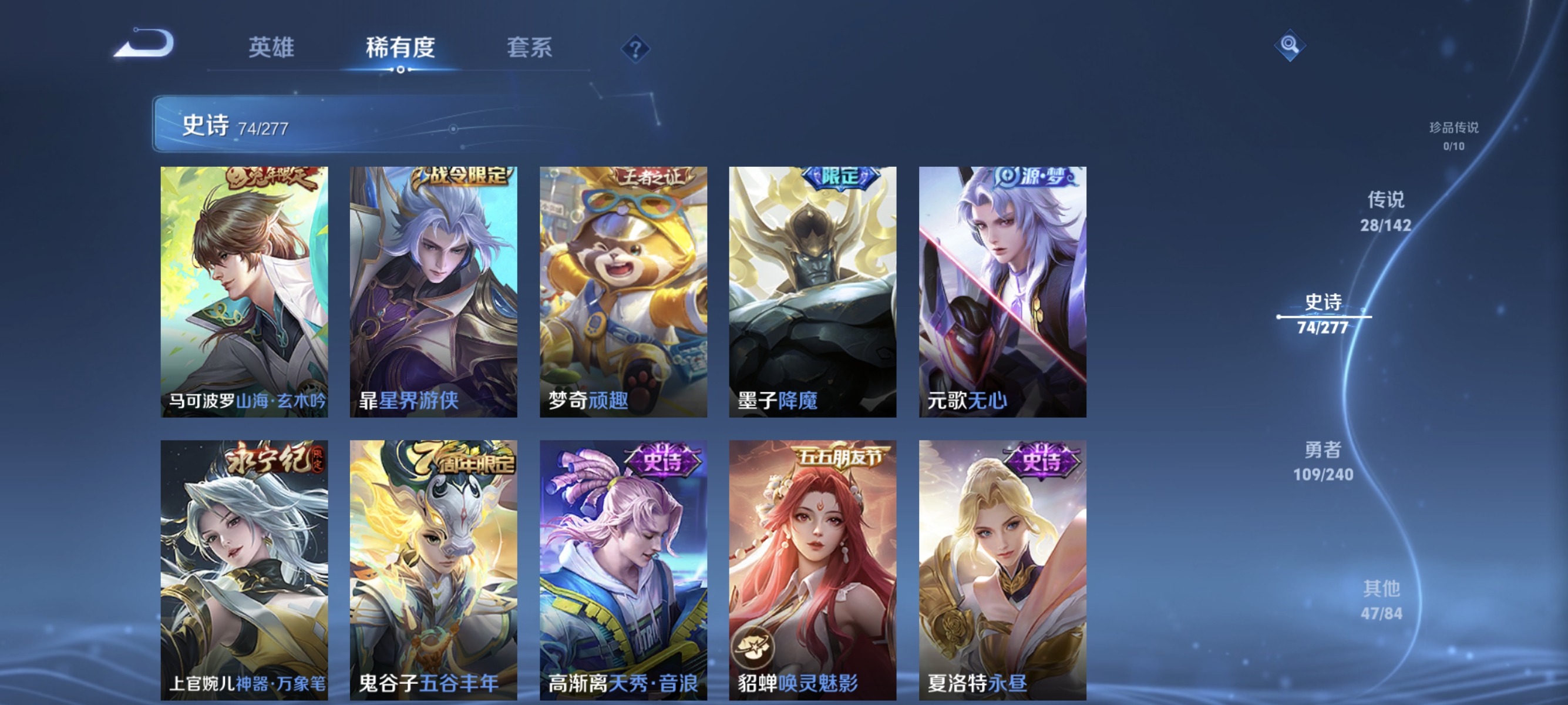1568x705 pixels.
Task: Open the 马可波罗 山海·玄木吟 skin thumbnail
Action: (244, 292)
